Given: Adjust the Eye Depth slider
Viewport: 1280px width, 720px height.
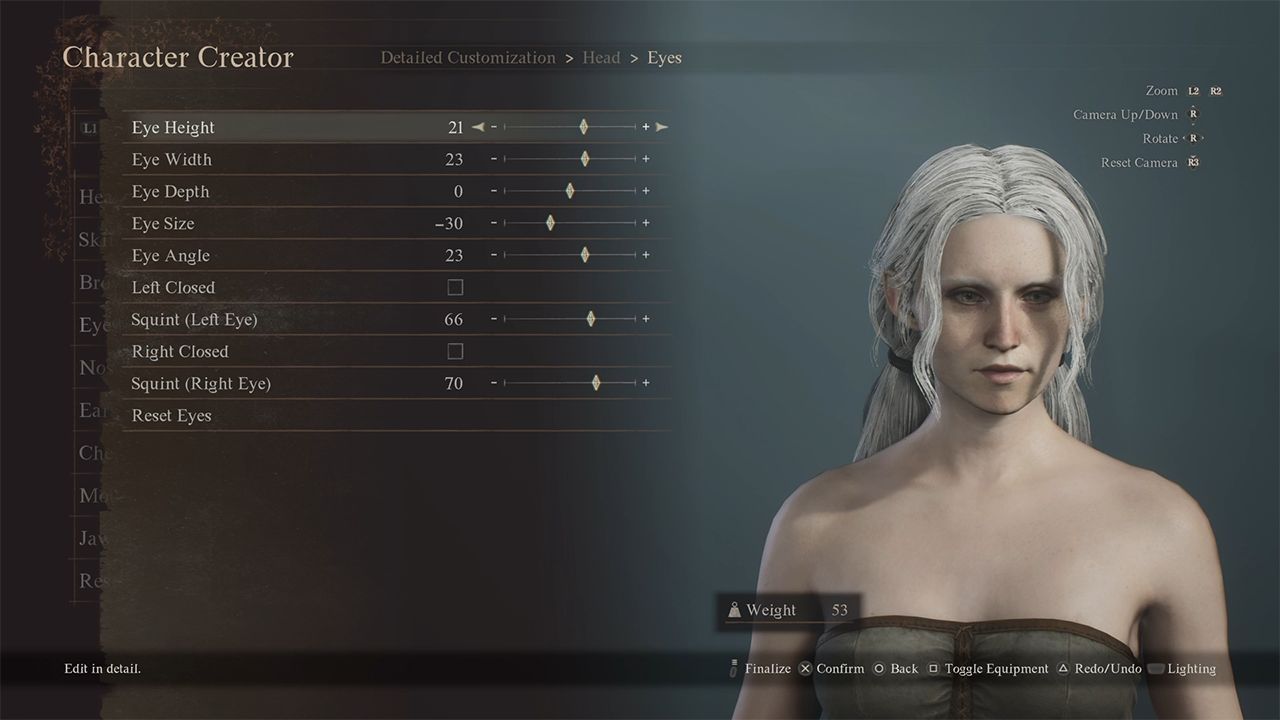Looking at the screenshot, I should click(570, 191).
